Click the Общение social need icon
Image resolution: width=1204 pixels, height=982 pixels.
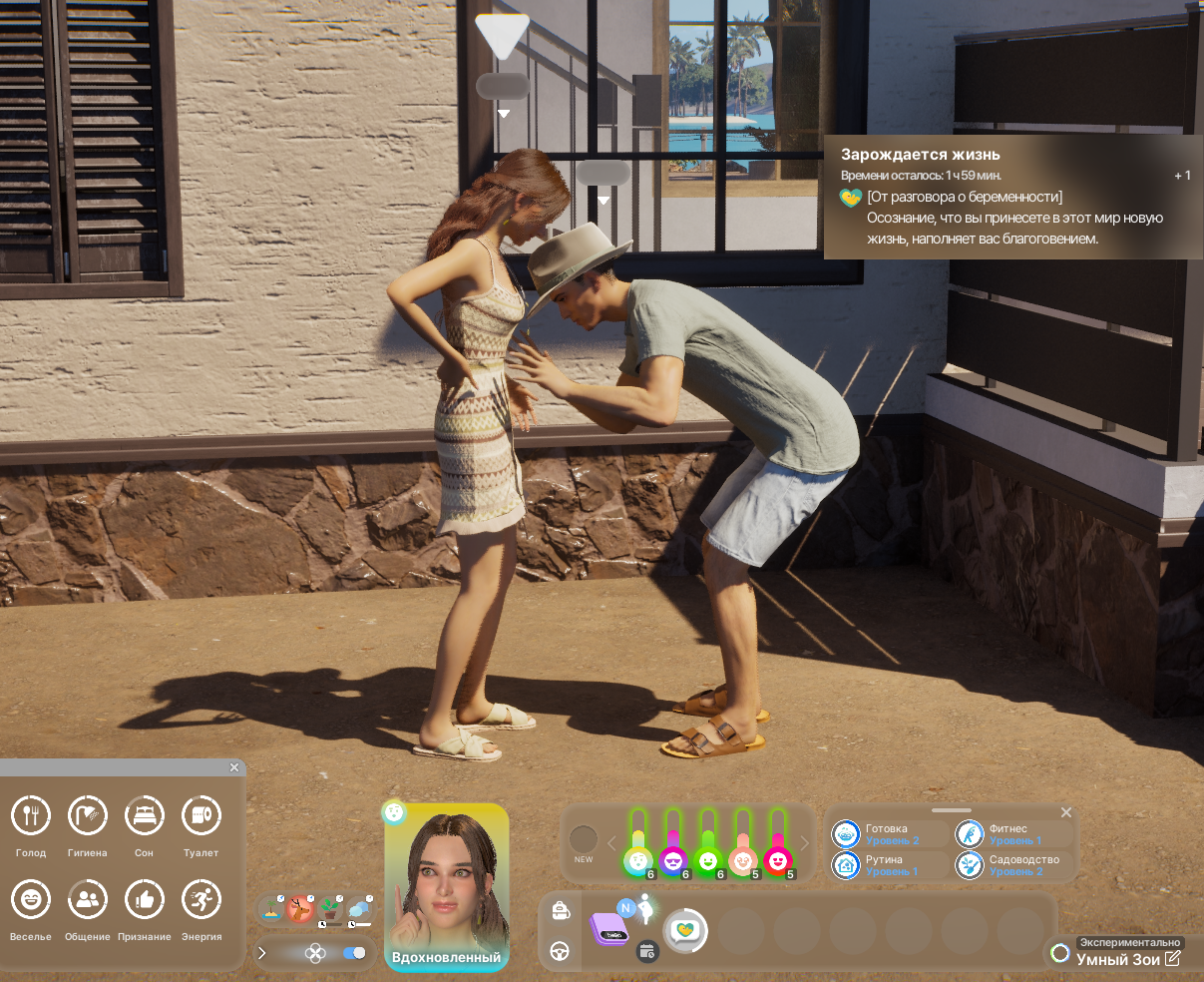pyautogui.click(x=87, y=900)
